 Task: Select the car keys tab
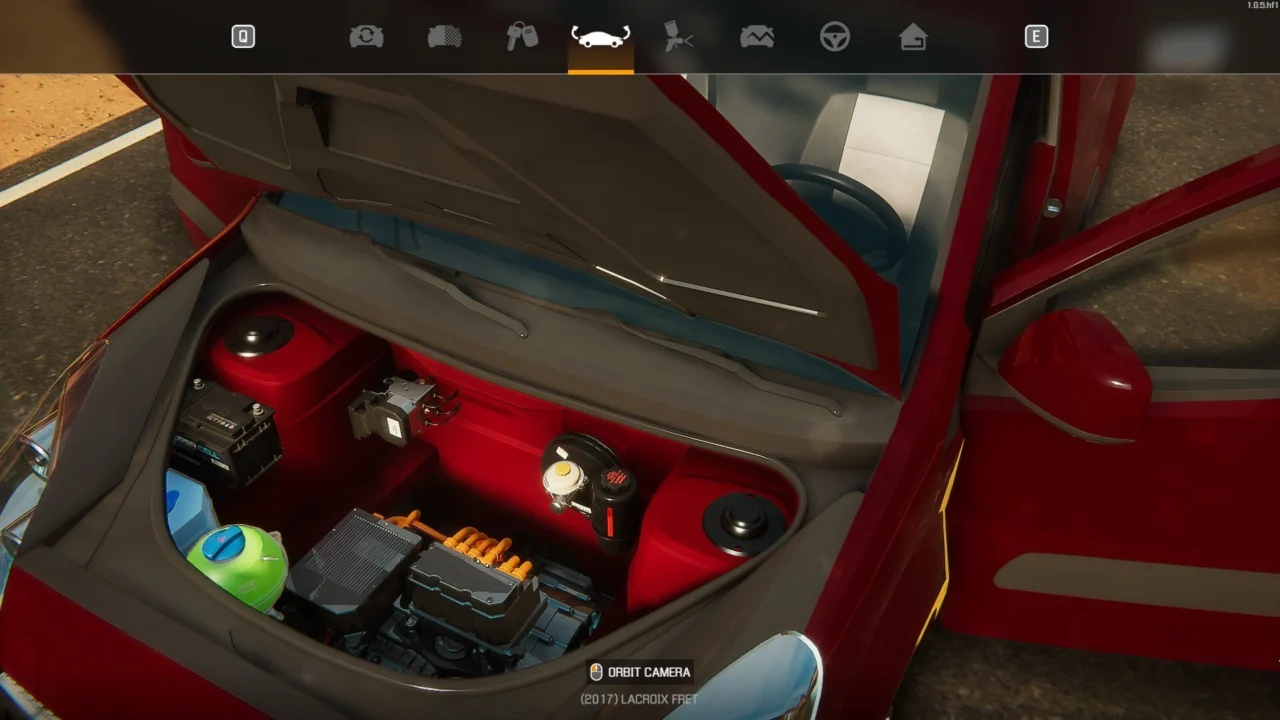522,37
